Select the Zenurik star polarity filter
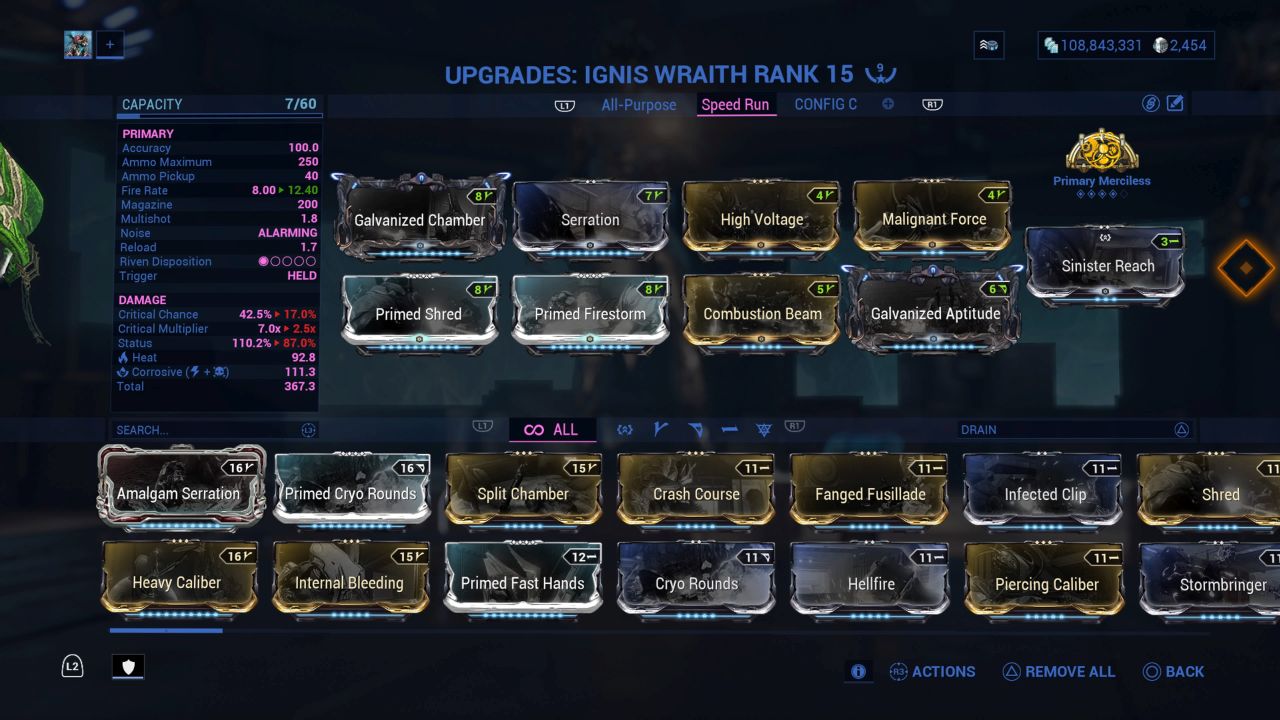Viewport: 1280px width, 720px height. [764, 428]
